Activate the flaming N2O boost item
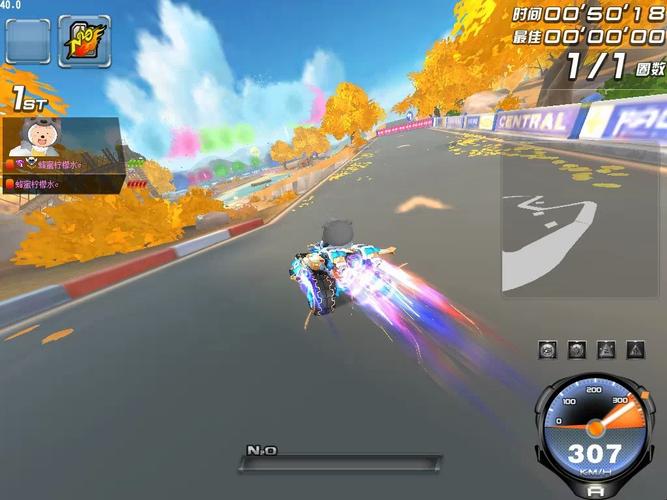Image resolution: width=667 pixels, height=500 pixels. point(84,41)
